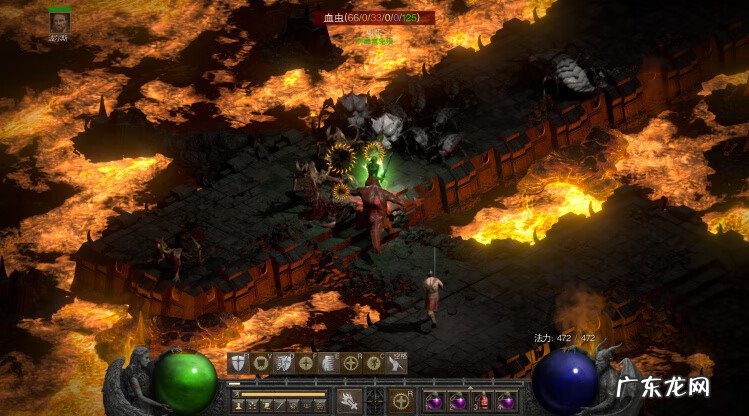Open the left attack skill selector
Image resolution: width=749 pixels, height=416 pixels.
coord(349,401)
